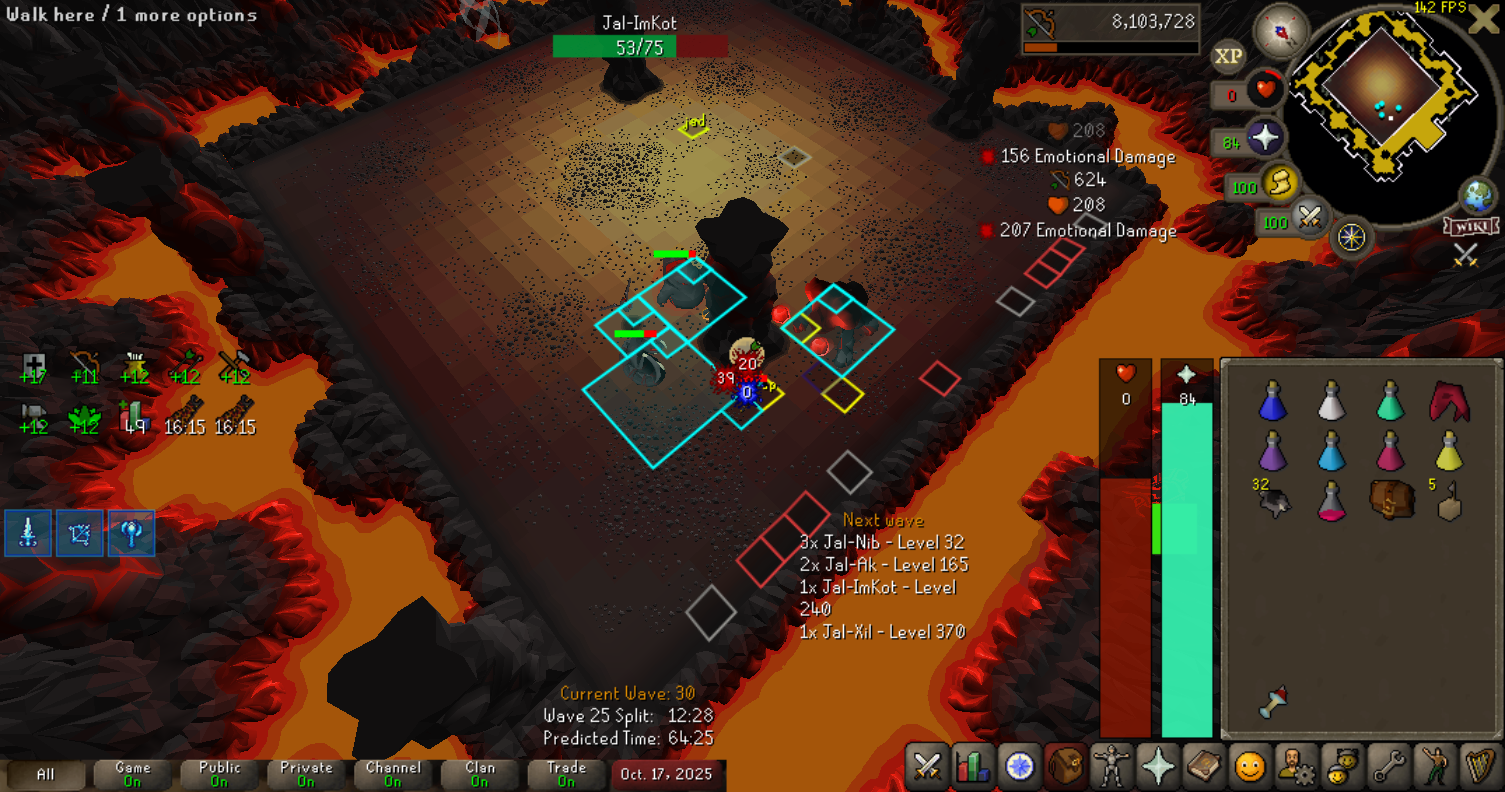
Task: Open the Skills tab with bar chart icon
Action: [x=973, y=767]
